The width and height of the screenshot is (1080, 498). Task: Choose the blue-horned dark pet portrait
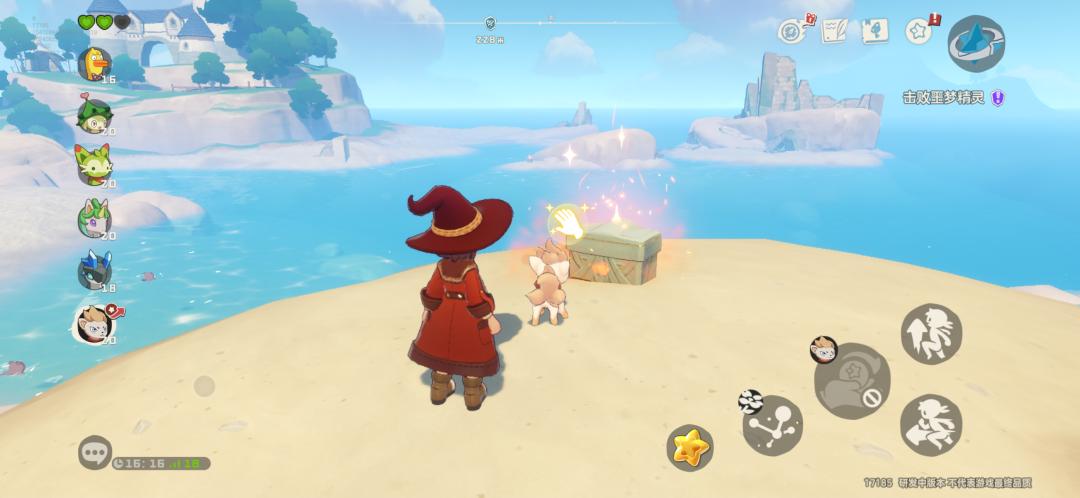(94, 269)
